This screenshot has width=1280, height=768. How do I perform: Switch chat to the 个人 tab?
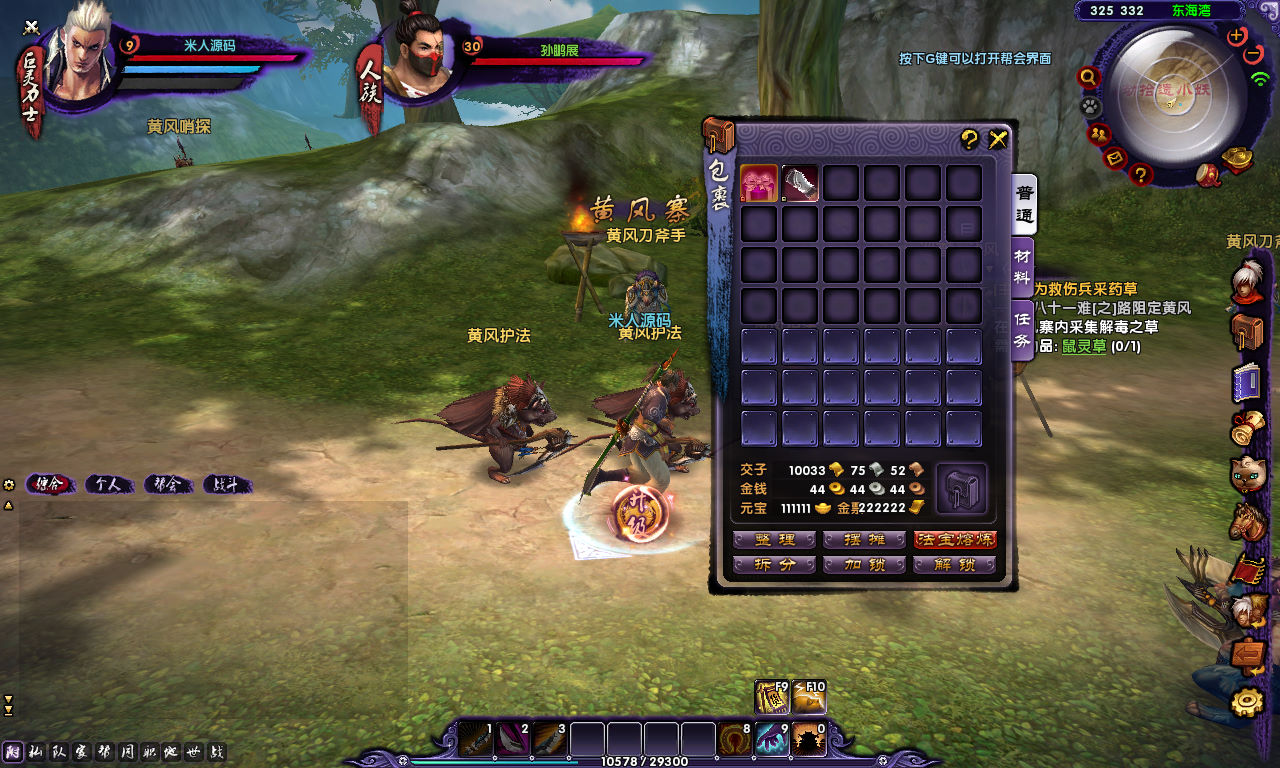point(108,485)
